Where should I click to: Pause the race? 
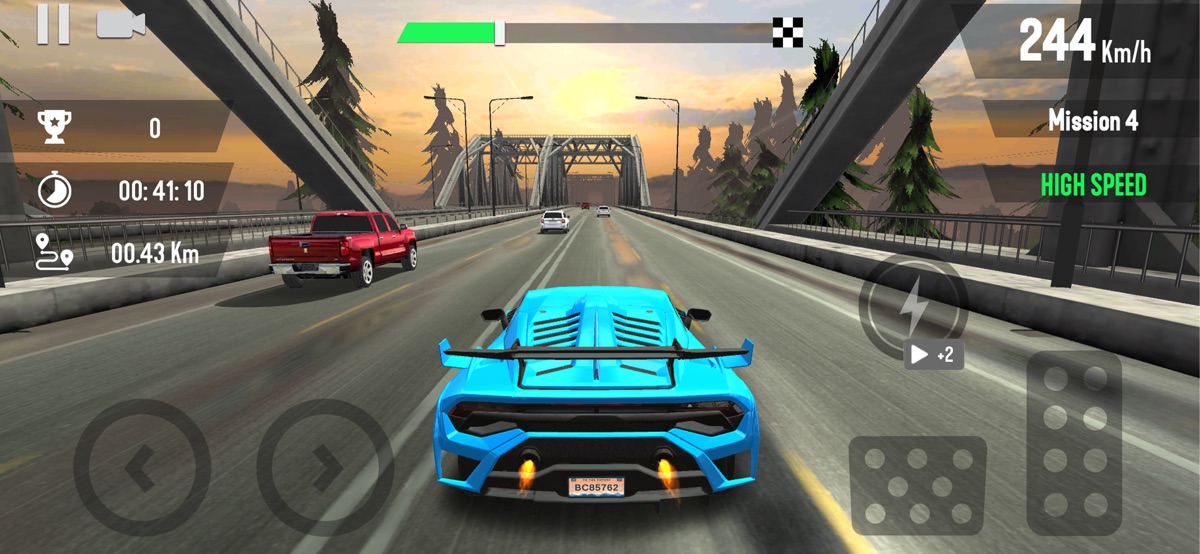[x=53, y=24]
